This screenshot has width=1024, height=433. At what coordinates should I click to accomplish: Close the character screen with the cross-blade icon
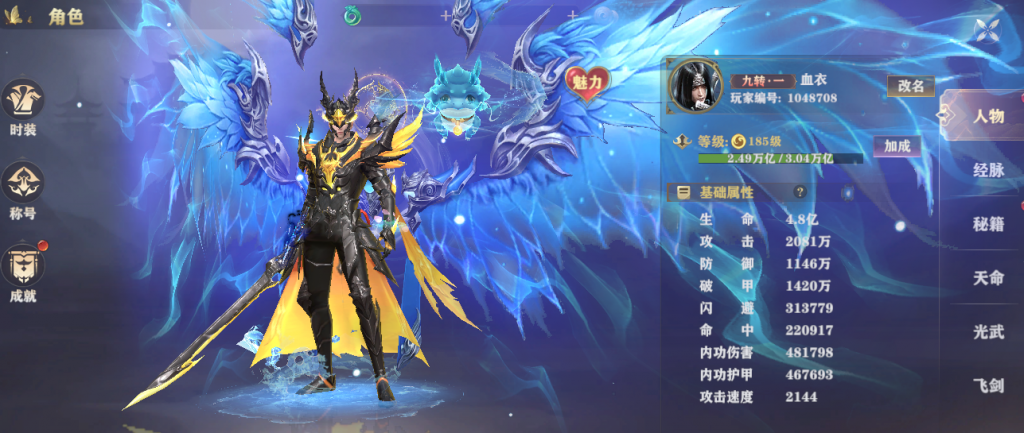tap(988, 29)
